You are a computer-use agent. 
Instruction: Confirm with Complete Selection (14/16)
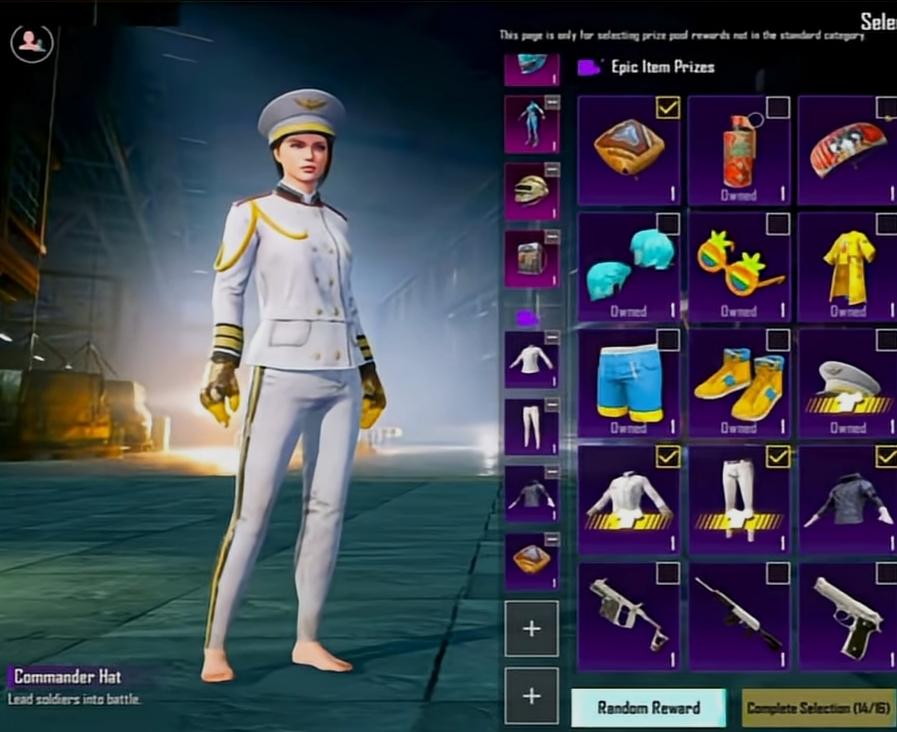tap(818, 707)
